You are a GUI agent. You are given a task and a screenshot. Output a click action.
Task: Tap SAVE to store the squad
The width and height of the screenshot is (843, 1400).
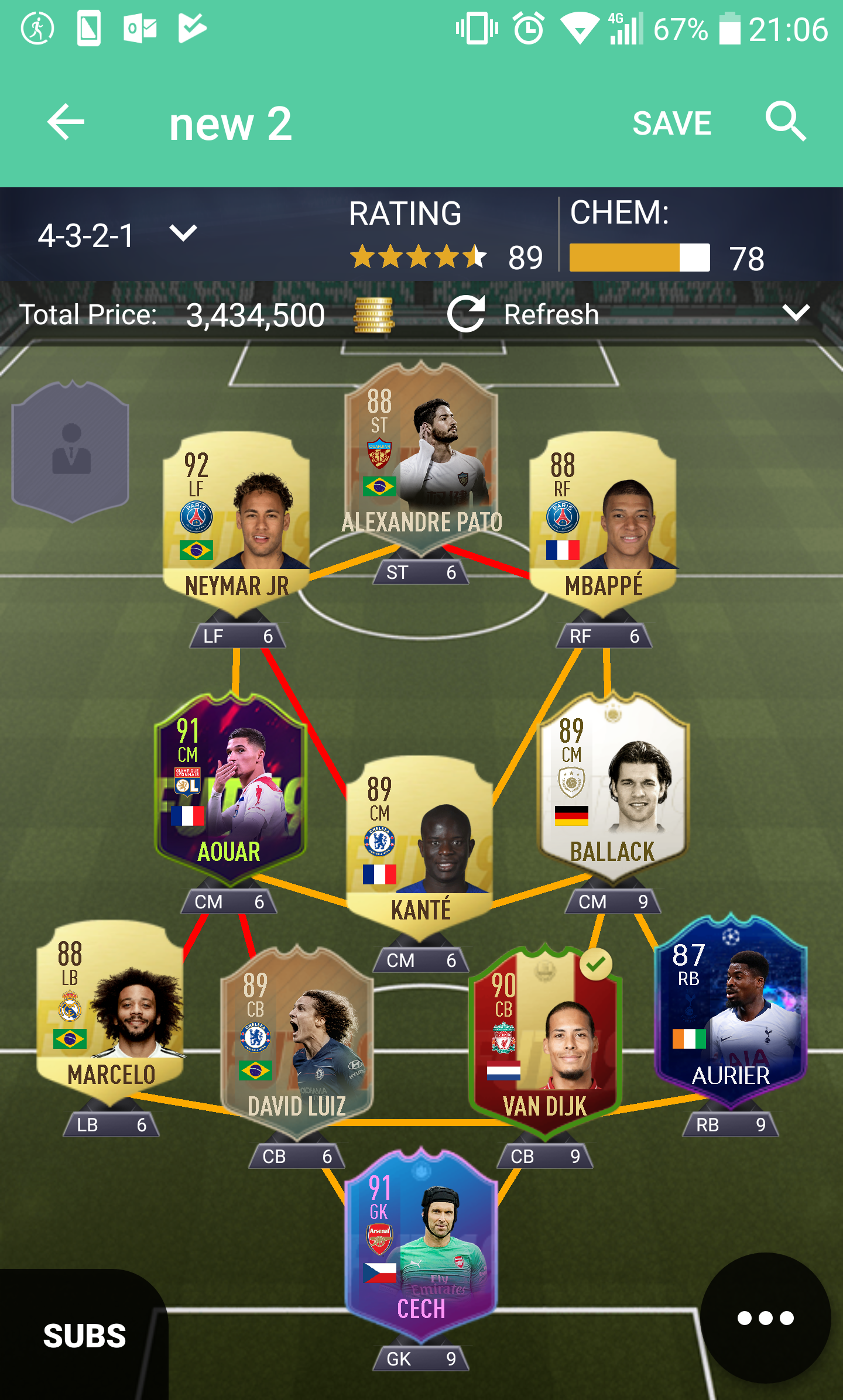point(671,122)
